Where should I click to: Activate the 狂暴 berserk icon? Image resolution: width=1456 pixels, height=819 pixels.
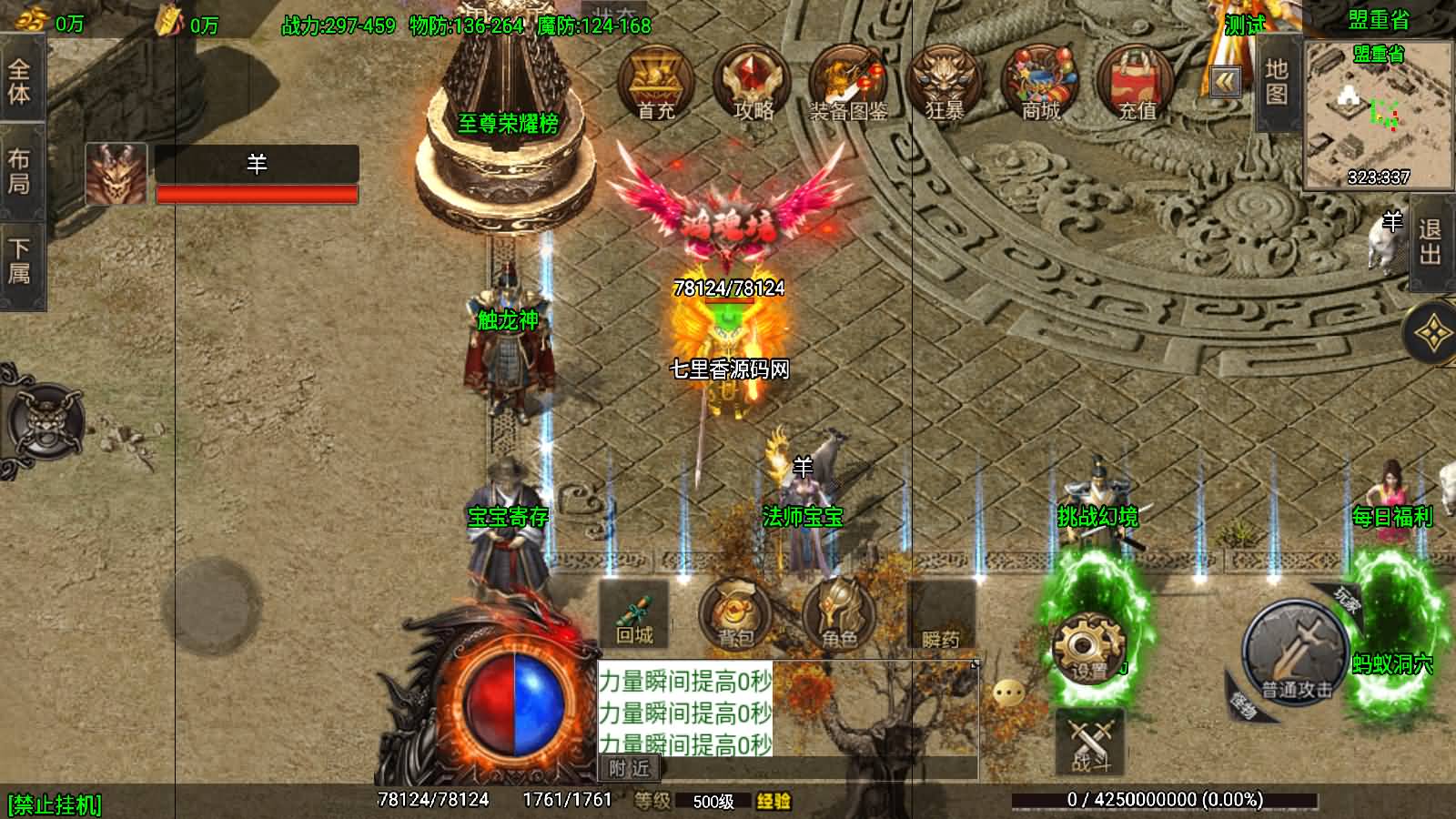coord(945,84)
